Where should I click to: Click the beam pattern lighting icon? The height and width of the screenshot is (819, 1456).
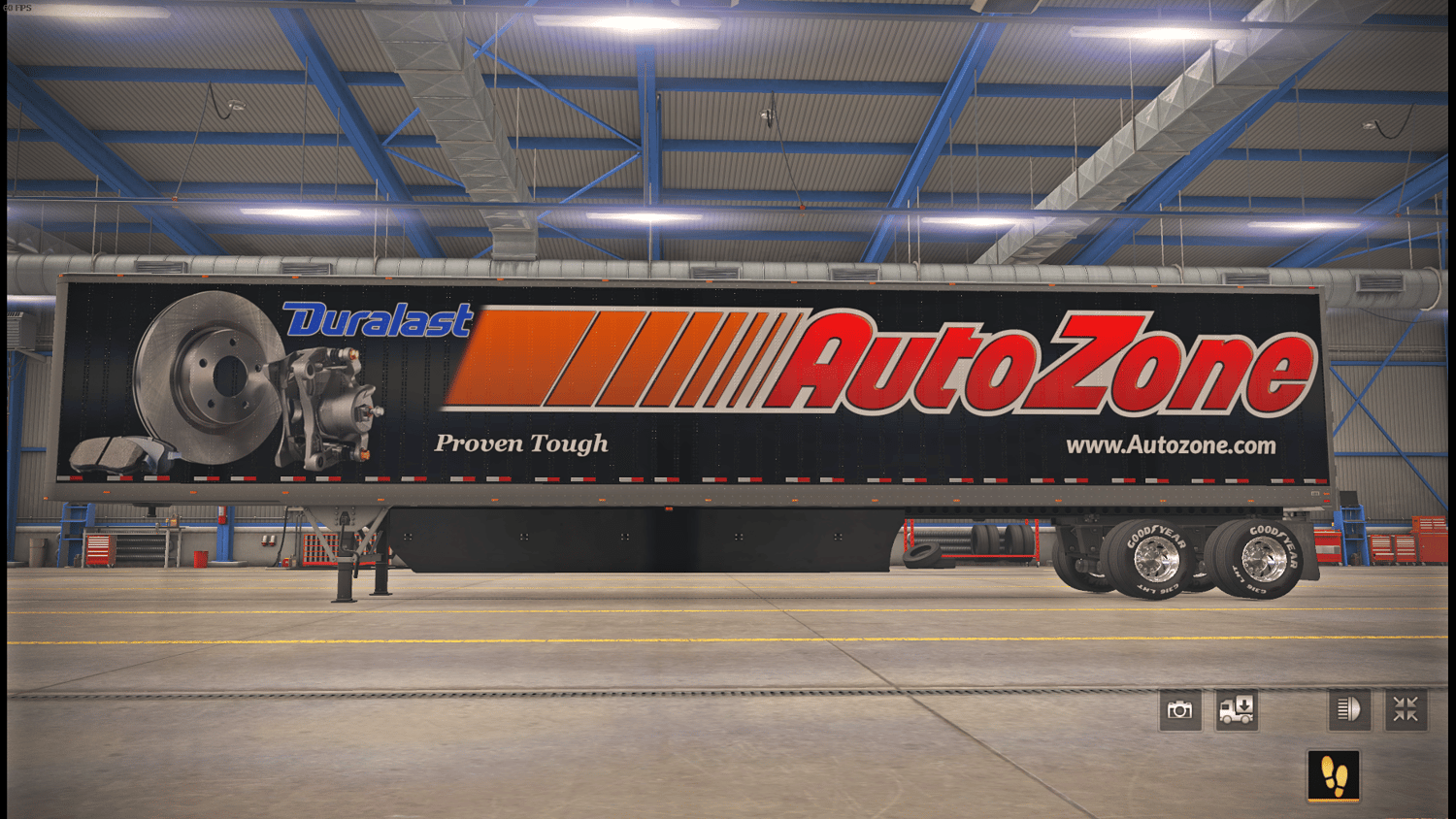click(1349, 709)
